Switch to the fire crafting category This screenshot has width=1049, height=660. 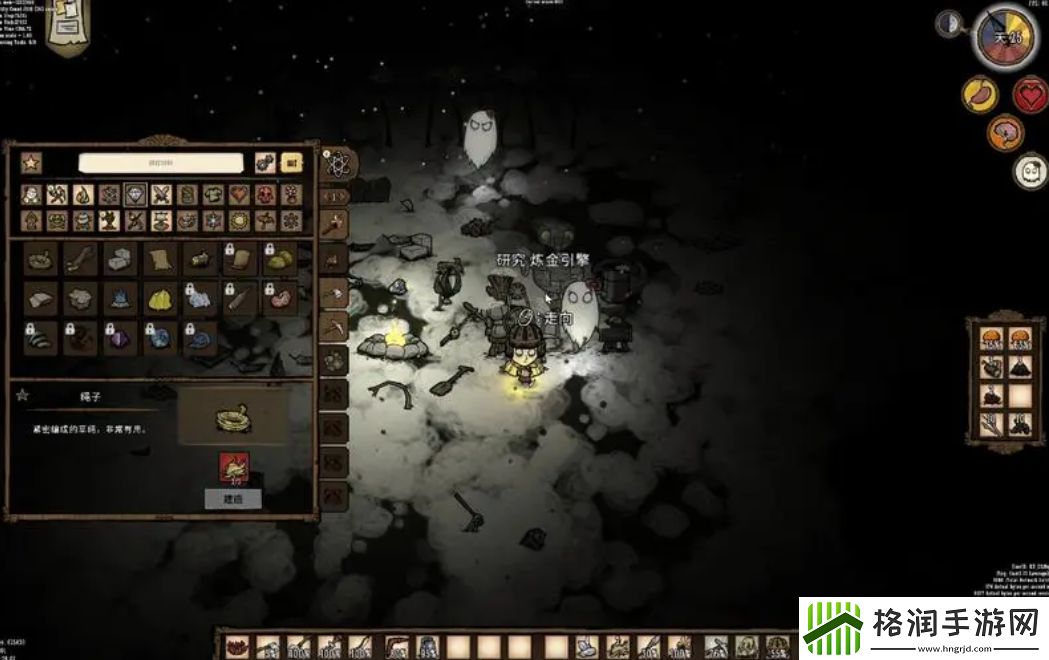click(84, 194)
